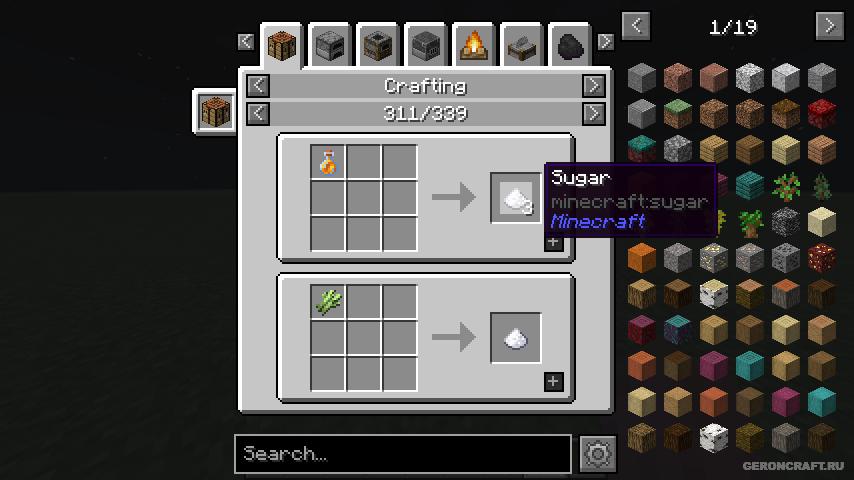Open the gear config button beside Search
This screenshot has height=480, width=854.
598,454
